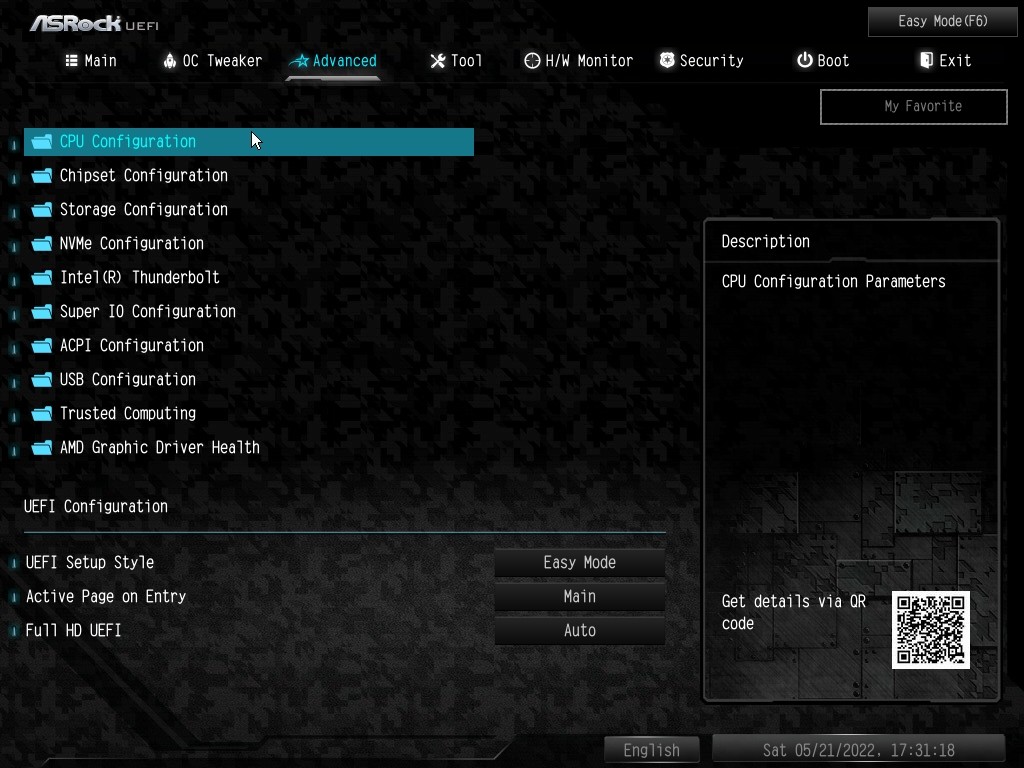Enter Super IO Configuration
The image size is (1024, 768).
[x=147, y=312]
